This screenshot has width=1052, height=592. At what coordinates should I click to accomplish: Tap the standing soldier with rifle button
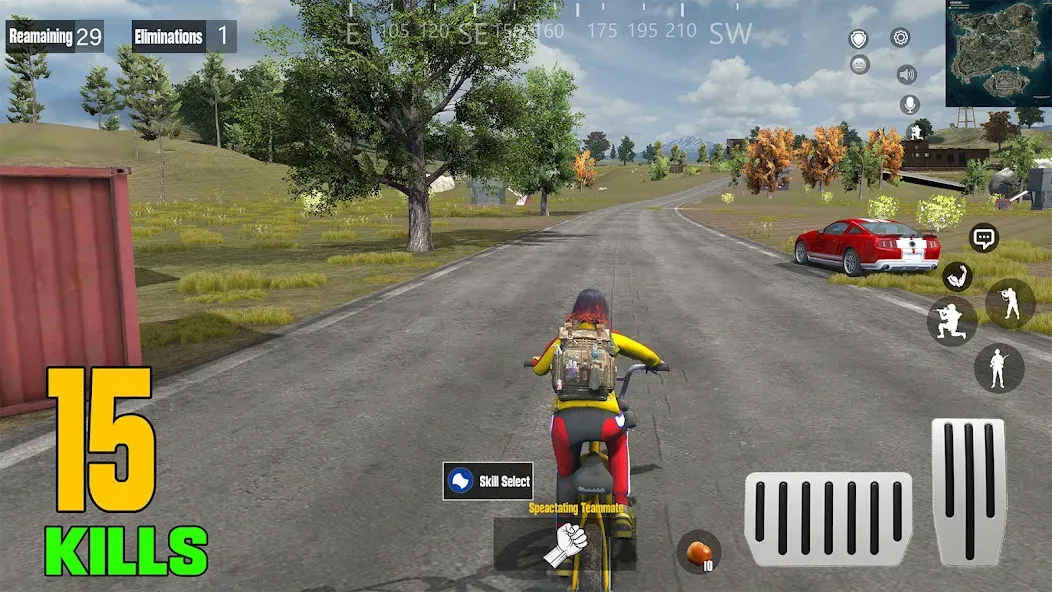(x=999, y=368)
